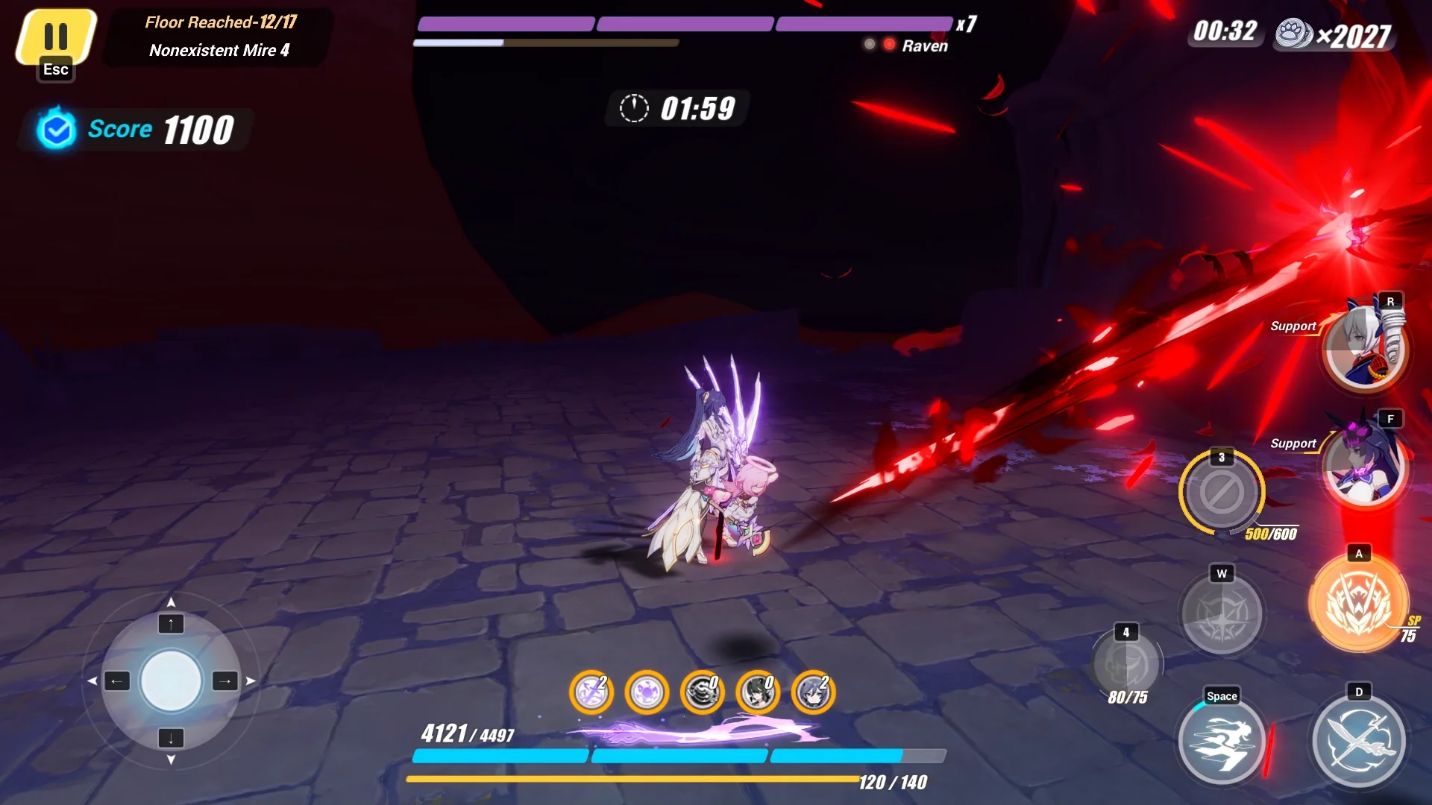Summon the purple-masked Support character

click(x=1365, y=464)
